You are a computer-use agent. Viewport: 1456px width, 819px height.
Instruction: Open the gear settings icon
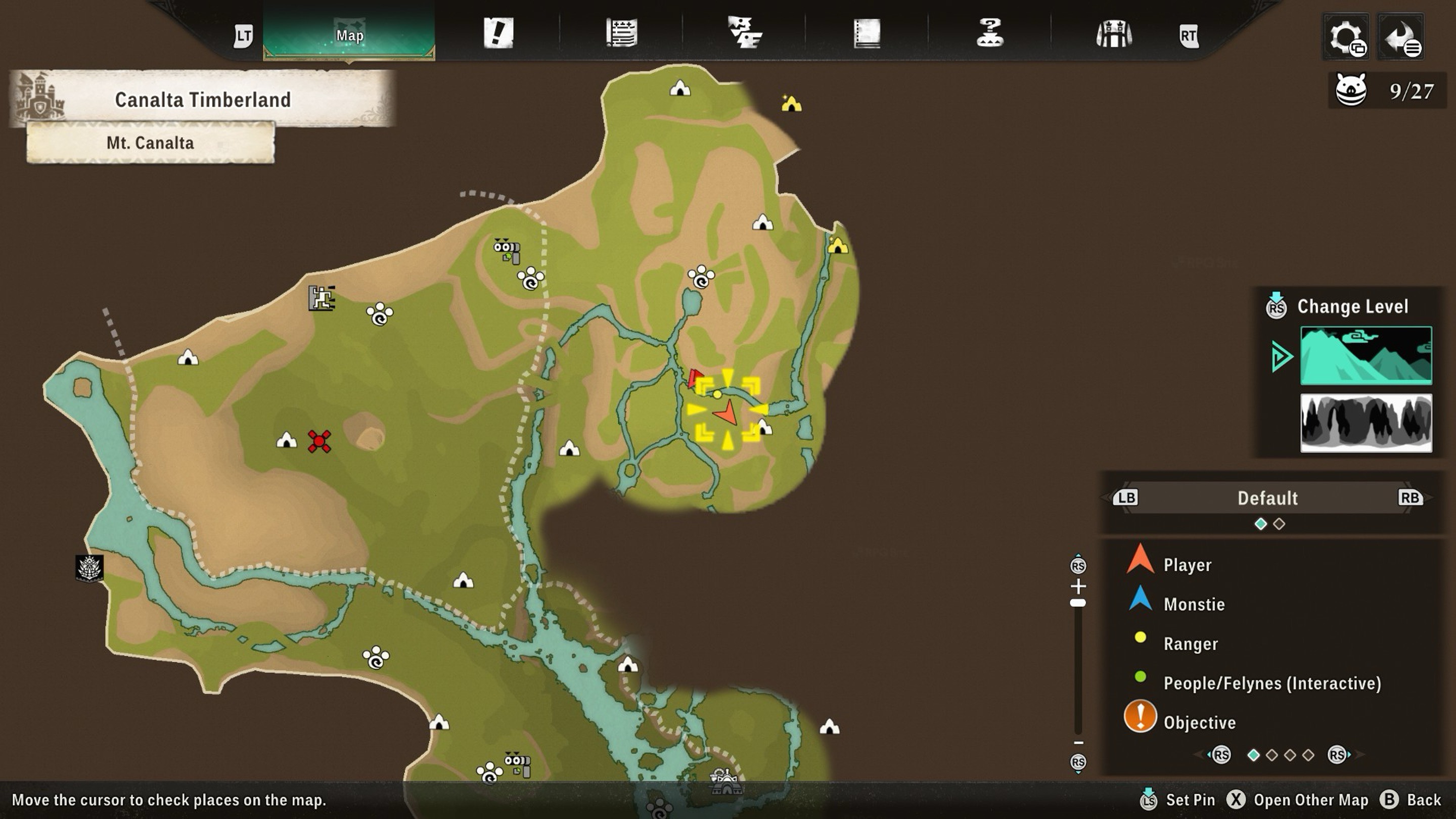click(1346, 37)
